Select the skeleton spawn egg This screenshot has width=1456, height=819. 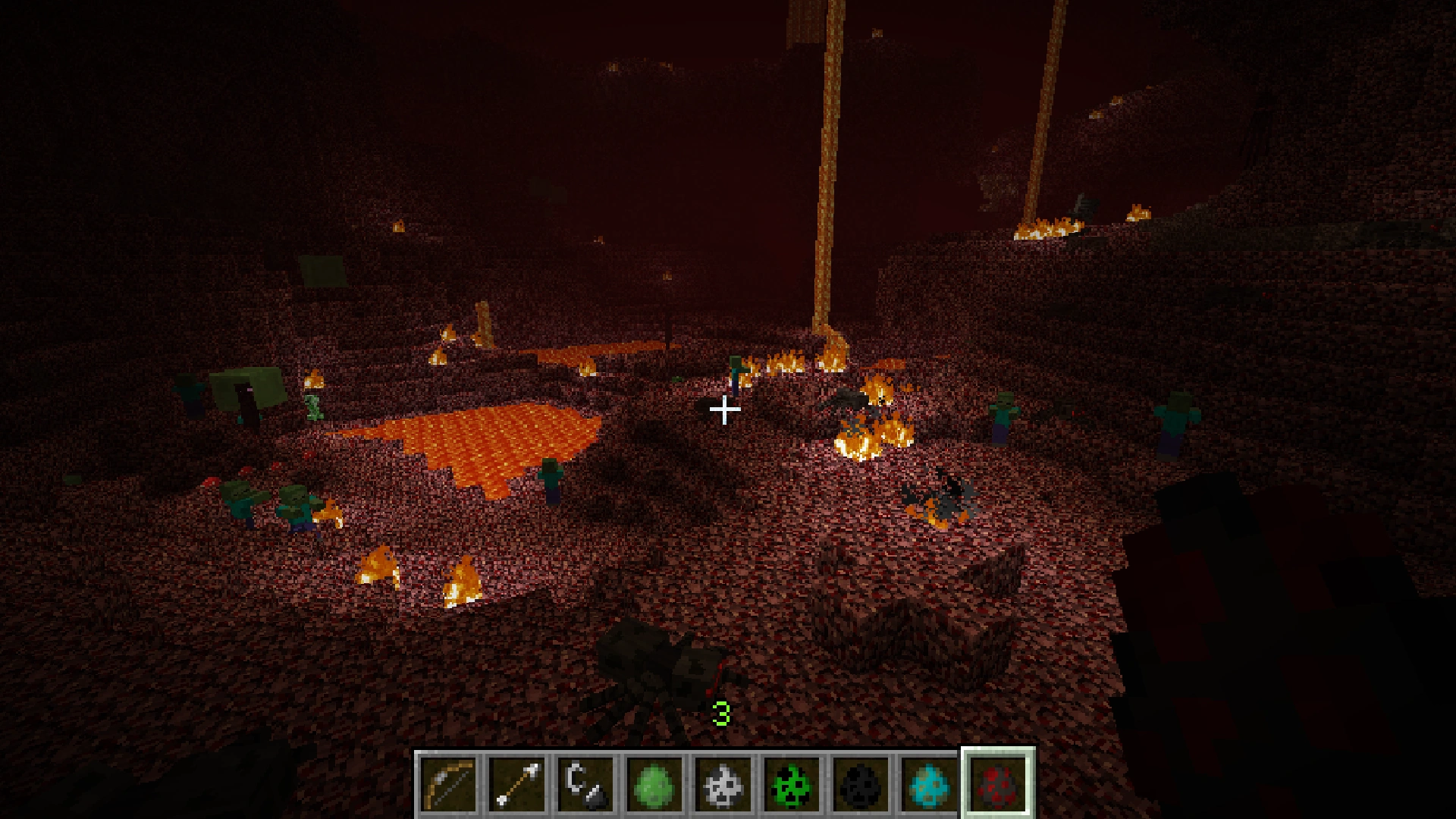[720, 781]
